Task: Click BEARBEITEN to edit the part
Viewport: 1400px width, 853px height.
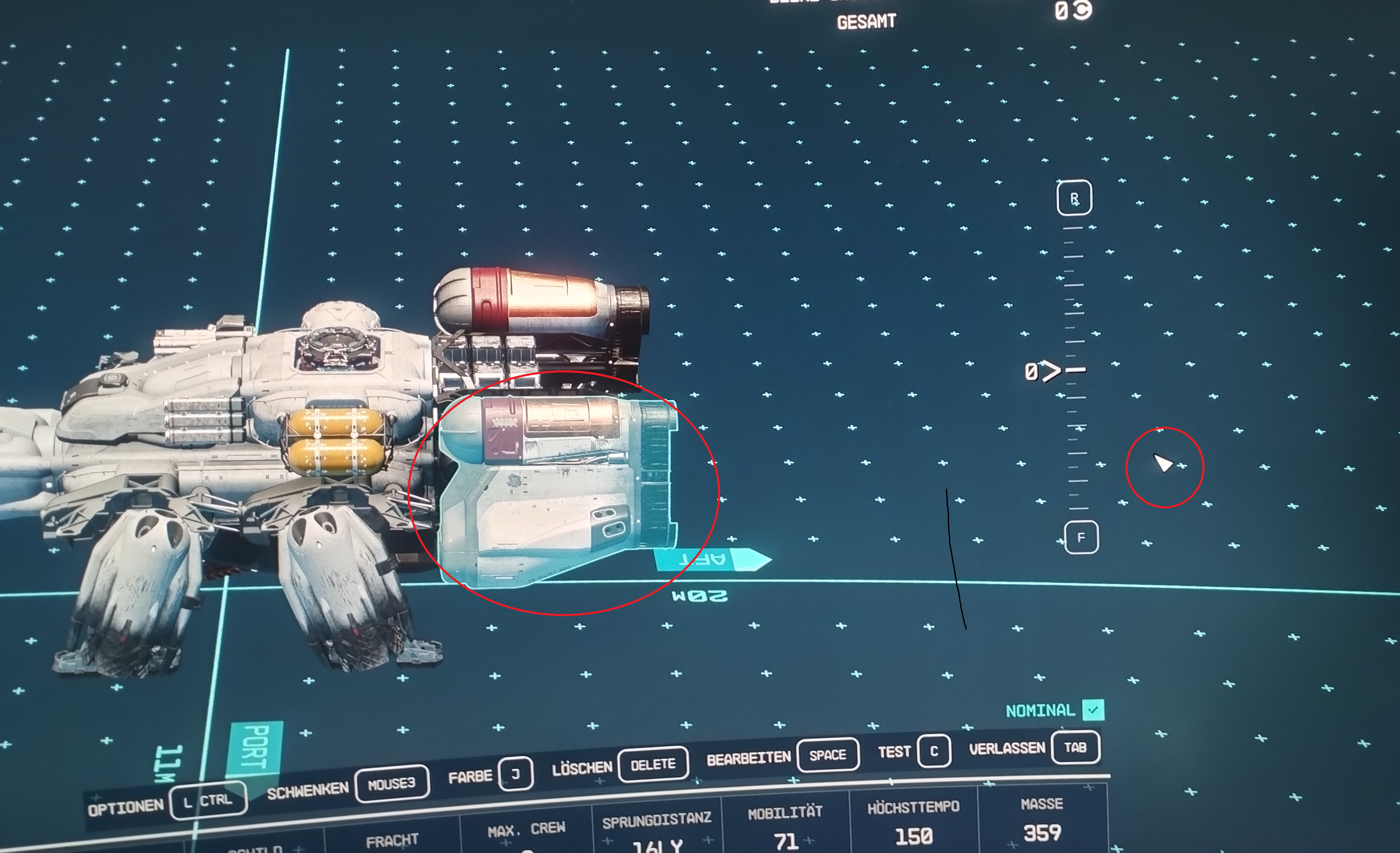Action: pos(749,758)
